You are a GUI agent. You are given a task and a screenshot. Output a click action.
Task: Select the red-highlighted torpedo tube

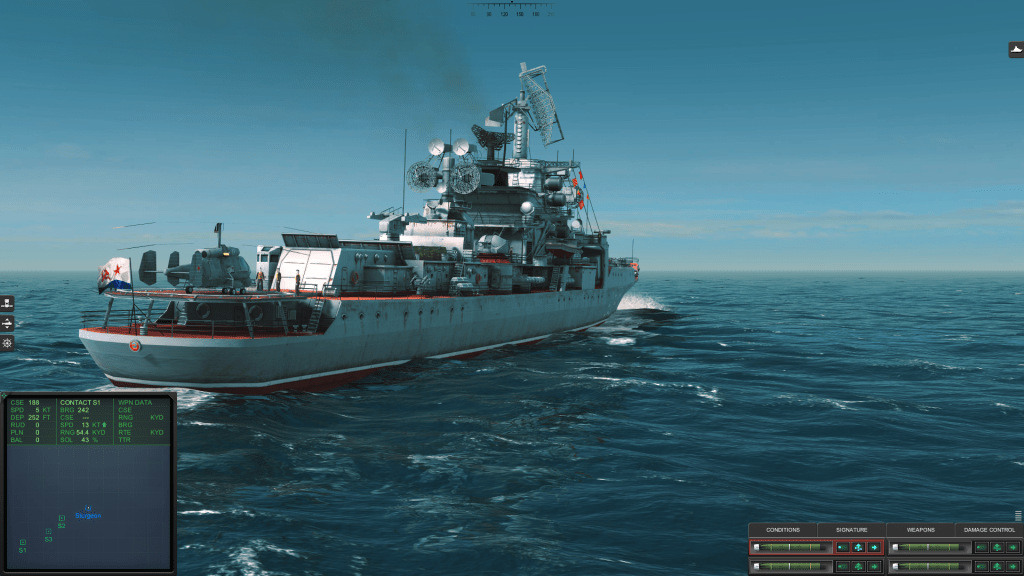[x=791, y=547]
